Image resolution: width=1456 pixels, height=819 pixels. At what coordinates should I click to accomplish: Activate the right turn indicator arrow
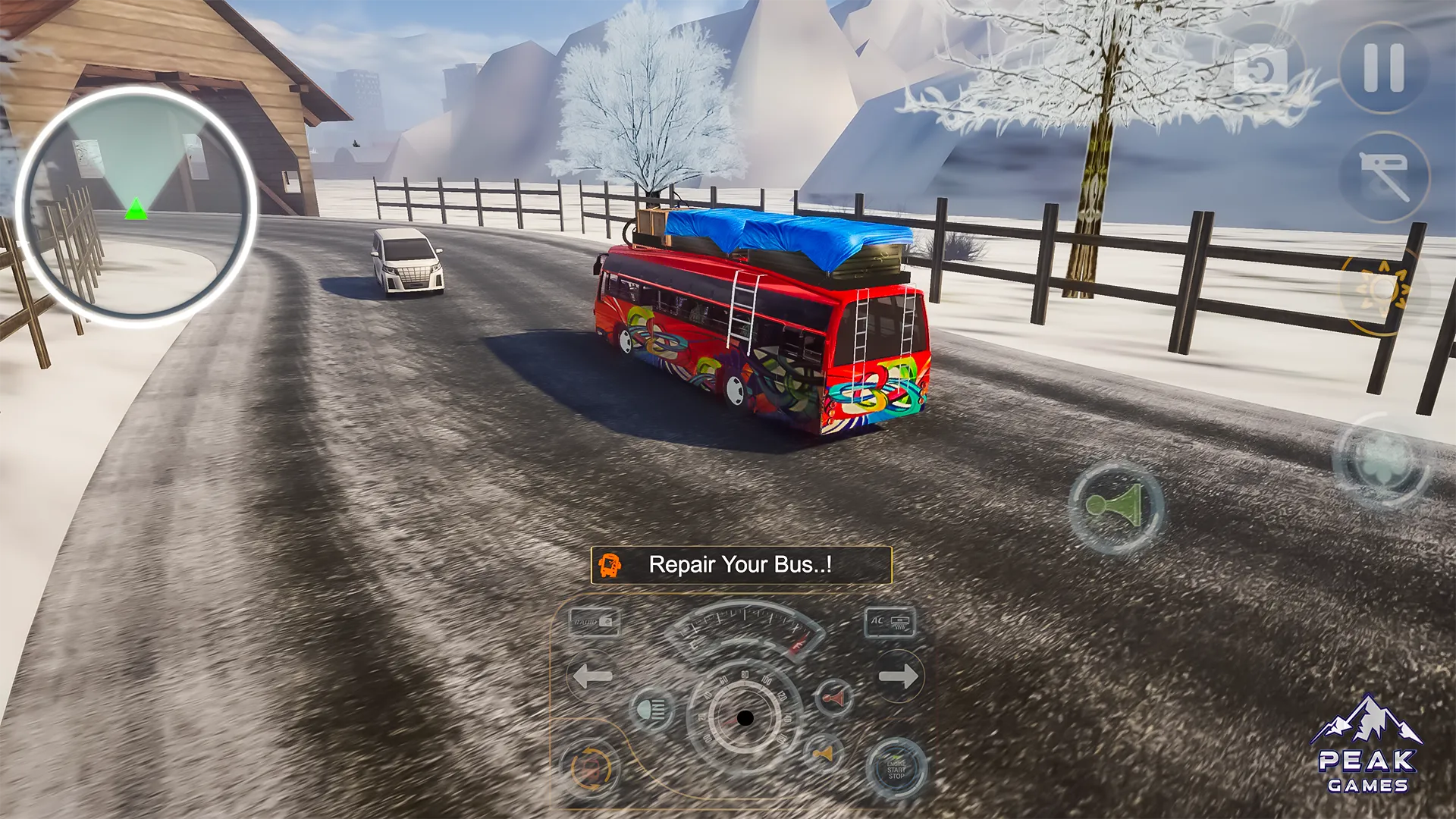coord(899,675)
